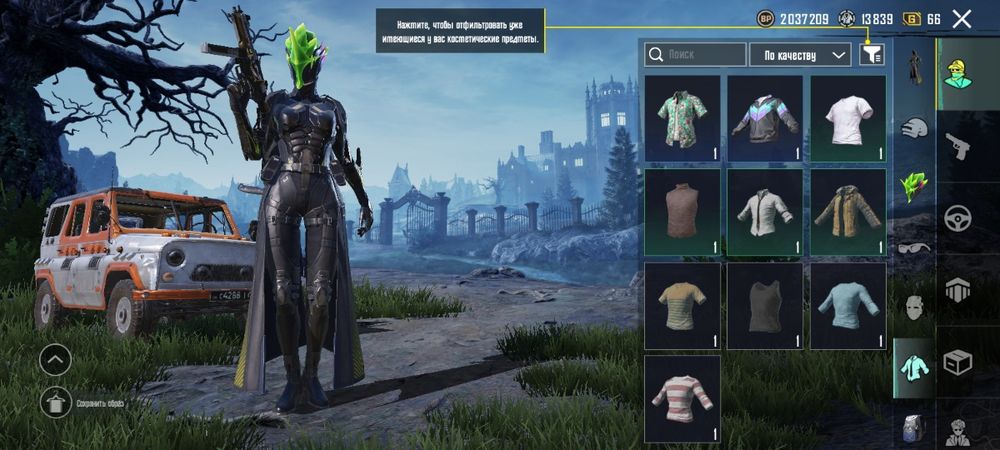1000x450 pixels.
Task: Choose the plain white T-shirt
Action: pos(848,119)
